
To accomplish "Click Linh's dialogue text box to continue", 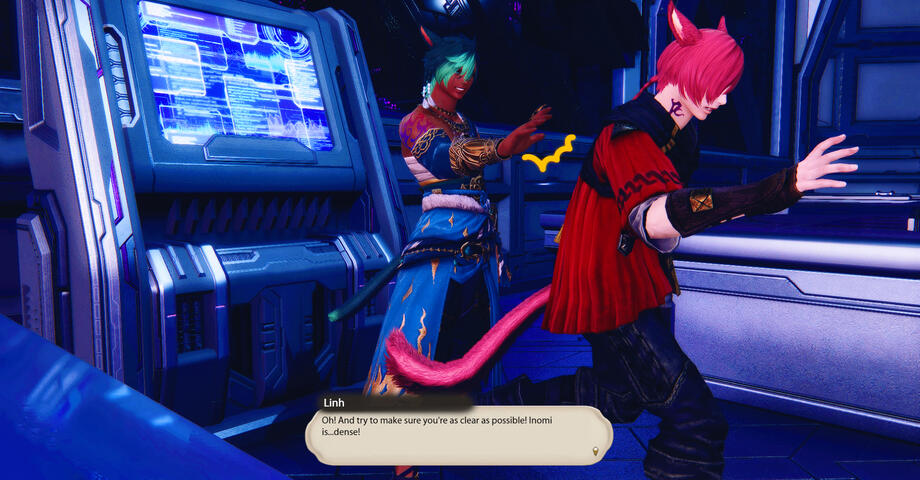I will tap(458, 434).
